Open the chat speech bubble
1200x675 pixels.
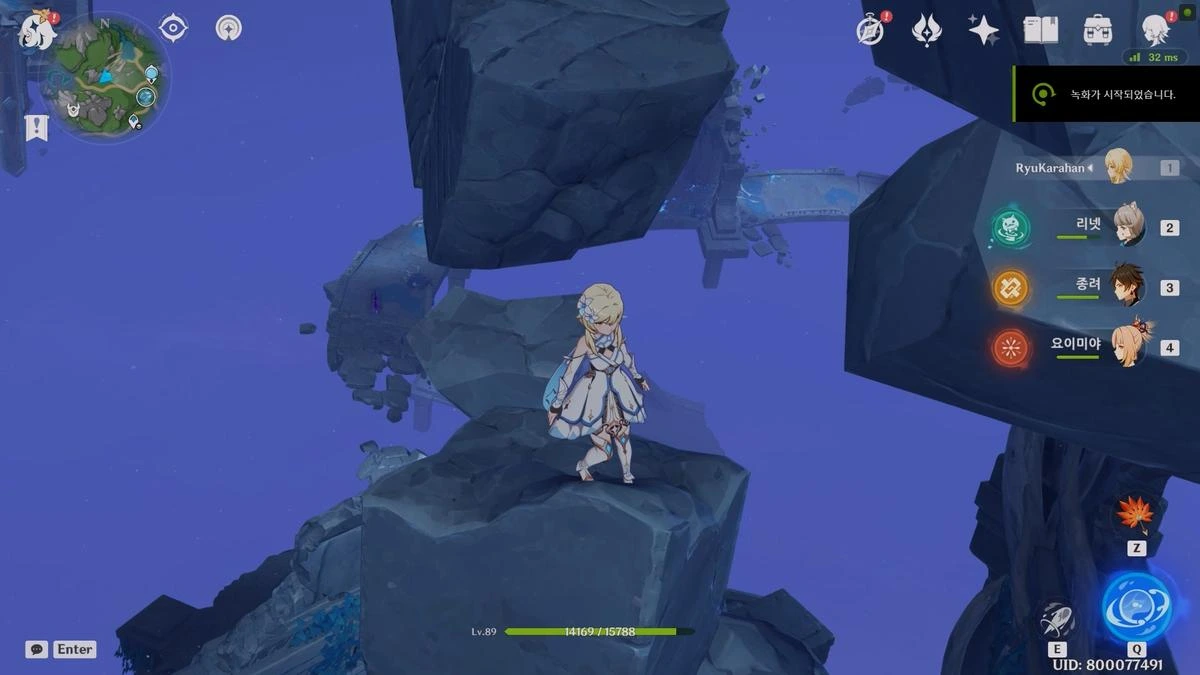(x=37, y=649)
